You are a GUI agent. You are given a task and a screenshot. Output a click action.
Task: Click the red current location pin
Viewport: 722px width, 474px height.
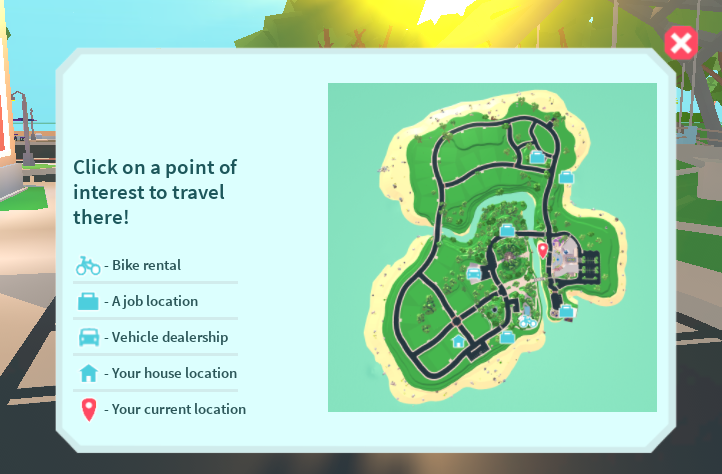[x=542, y=249]
